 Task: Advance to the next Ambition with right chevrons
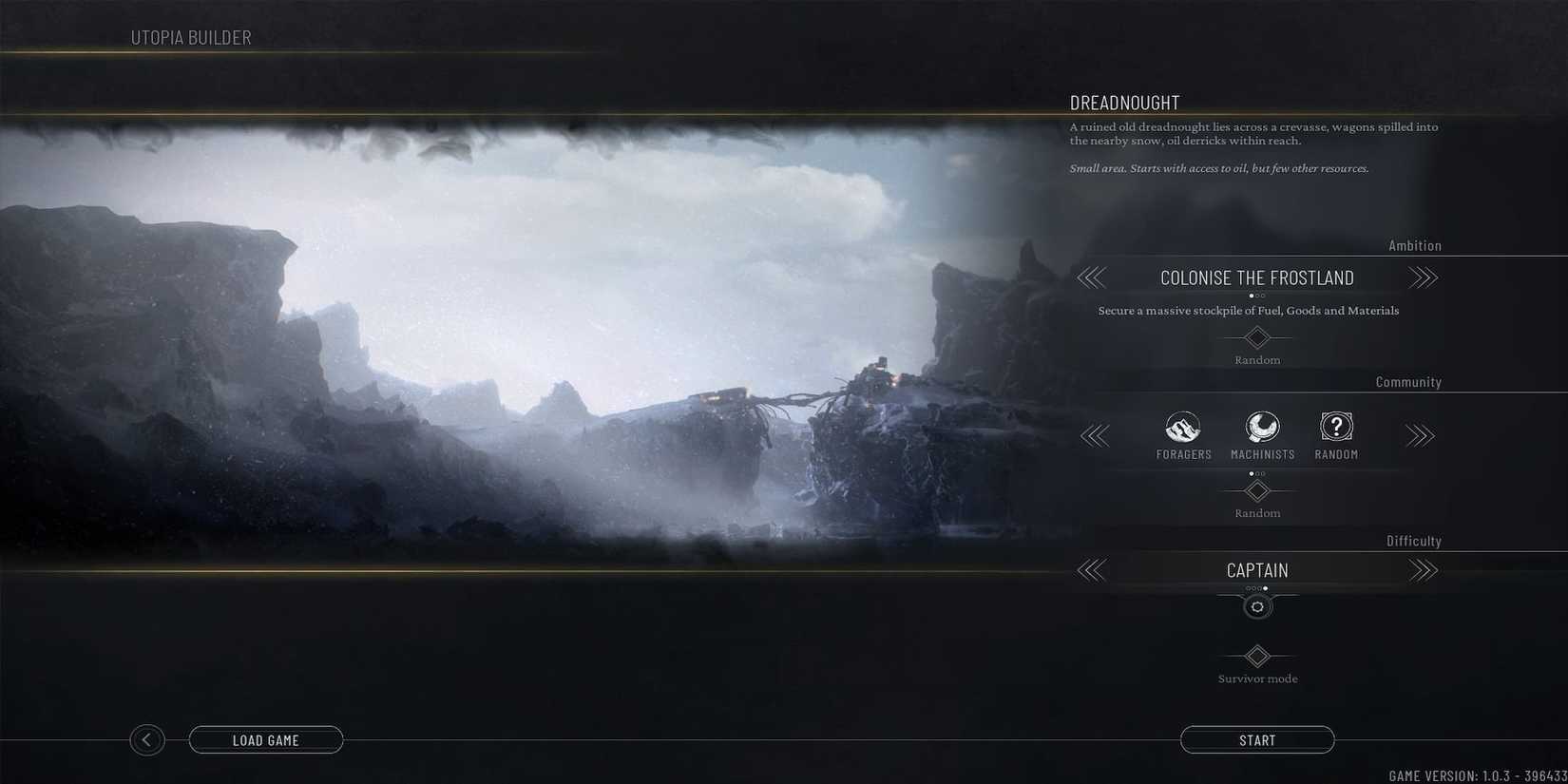coord(1424,277)
